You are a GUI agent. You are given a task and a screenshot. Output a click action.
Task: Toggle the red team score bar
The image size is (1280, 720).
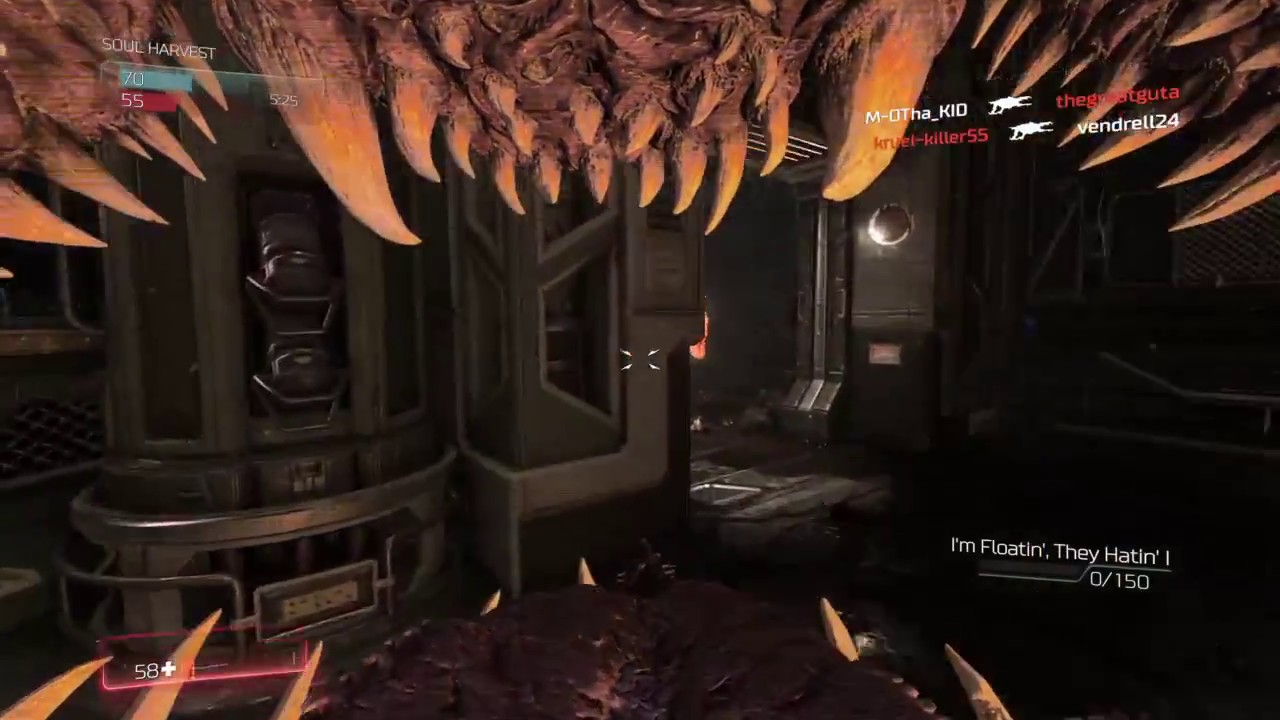coord(150,100)
